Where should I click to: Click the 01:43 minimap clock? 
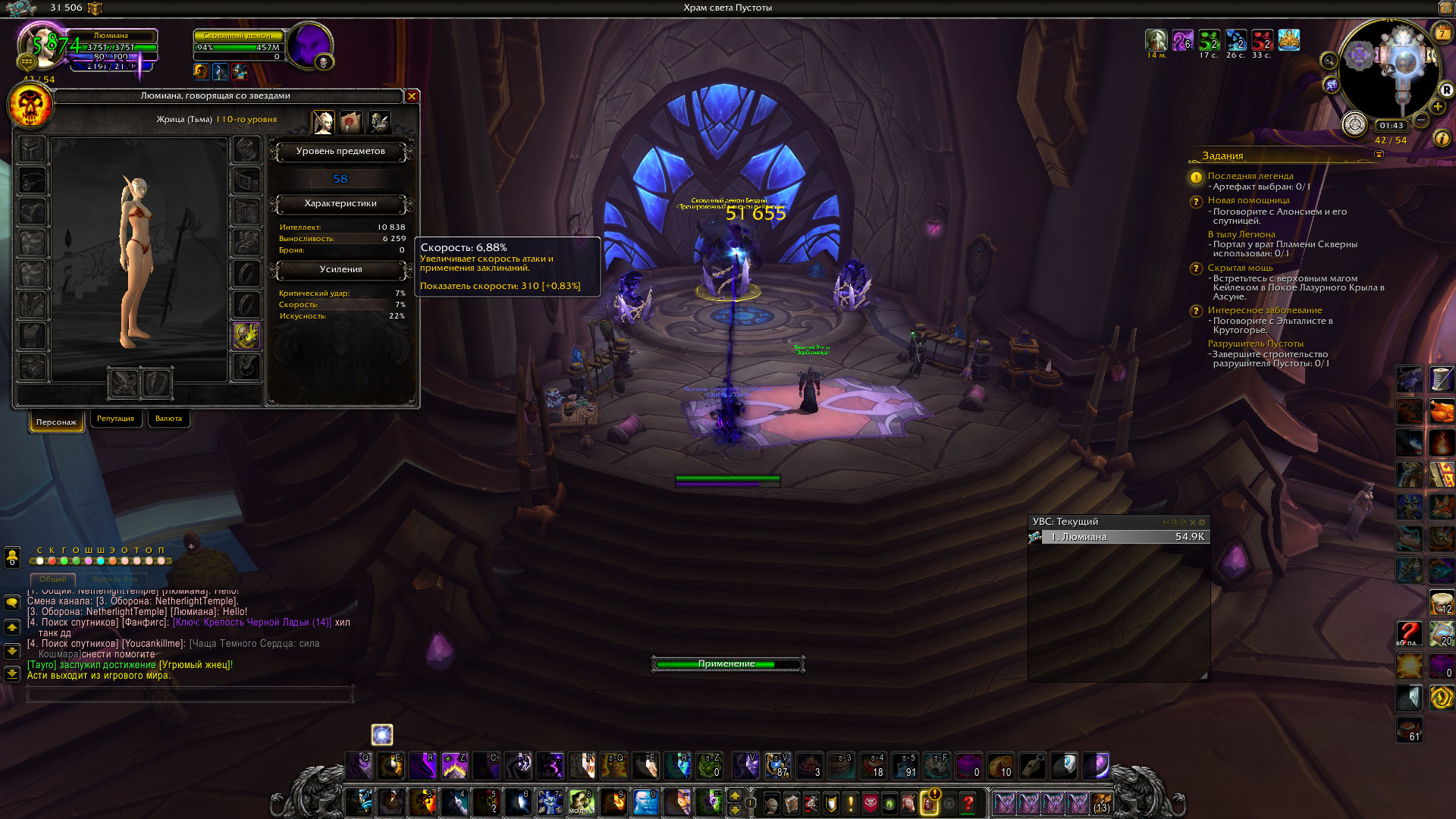coord(1391,126)
